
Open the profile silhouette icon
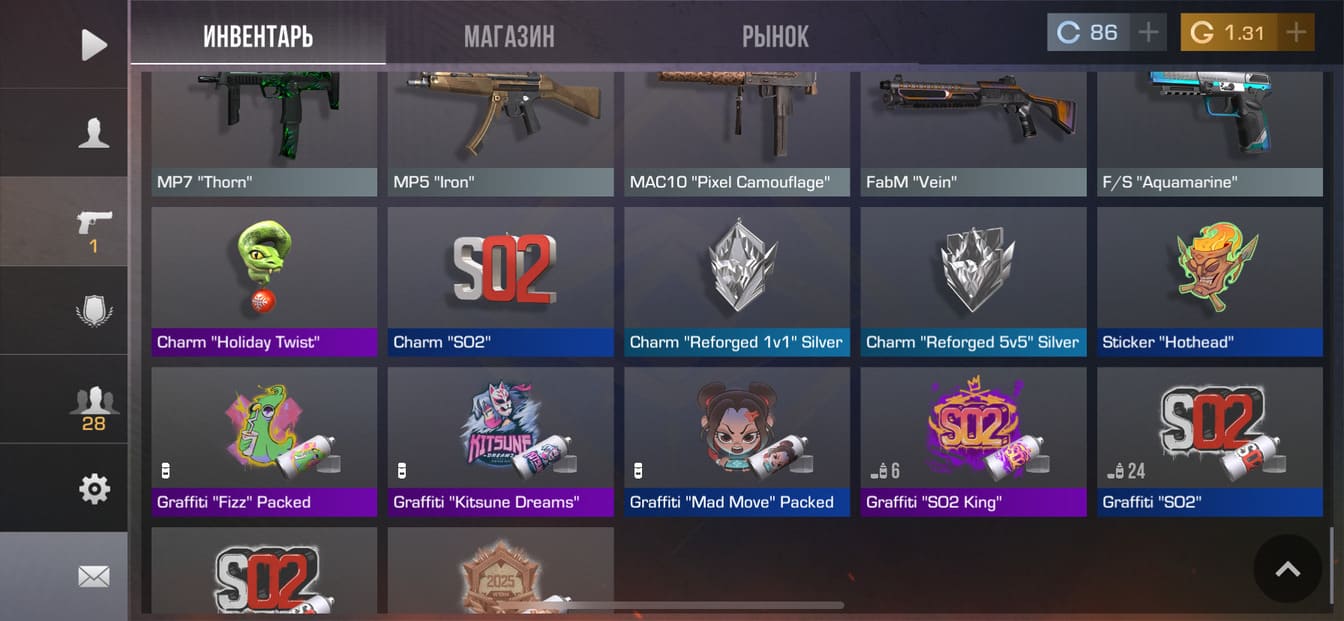[x=93, y=133]
